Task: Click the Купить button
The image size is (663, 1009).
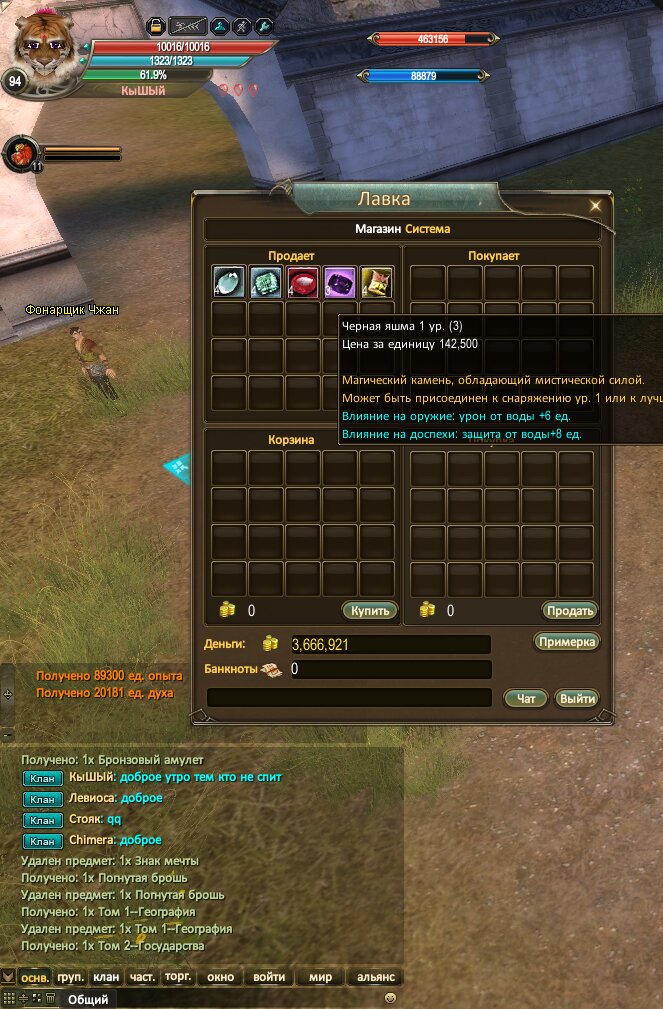Action: (370, 610)
